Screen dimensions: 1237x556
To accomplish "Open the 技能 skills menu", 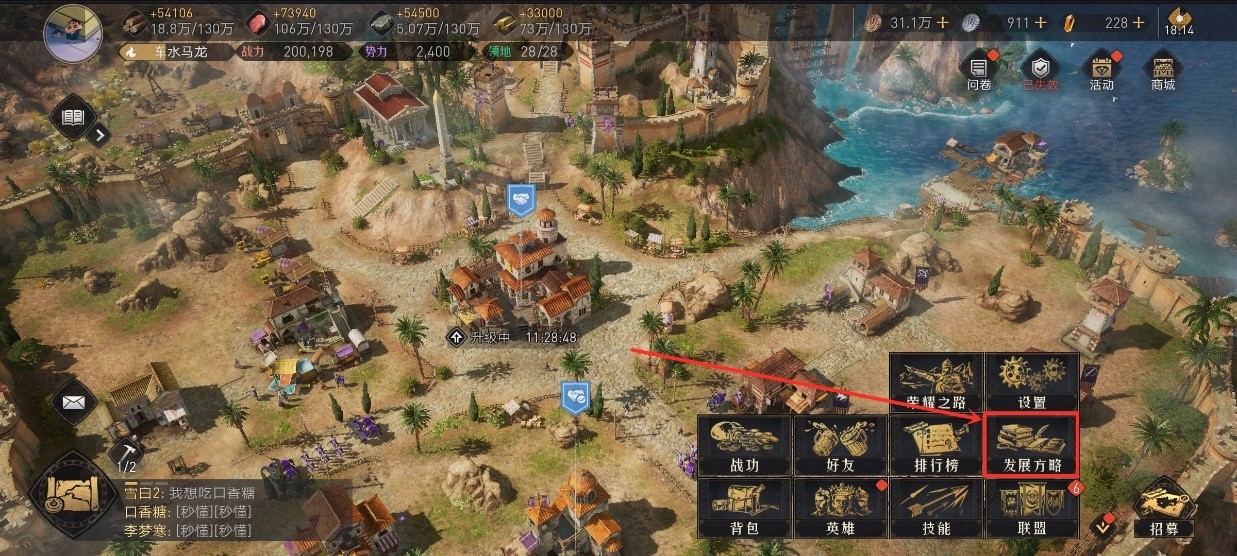I will pos(935,507).
